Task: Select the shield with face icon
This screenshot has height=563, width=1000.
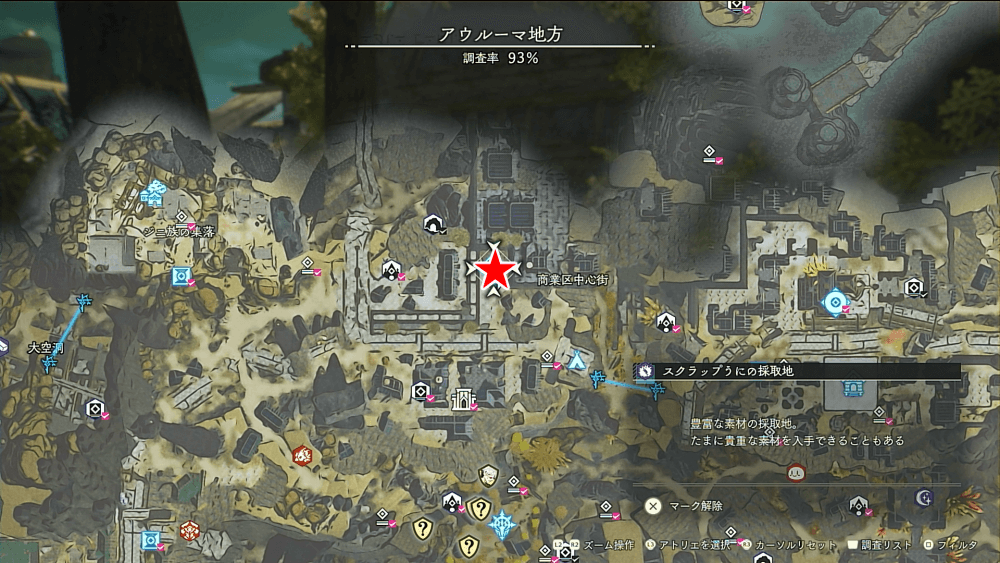Action: [488, 475]
